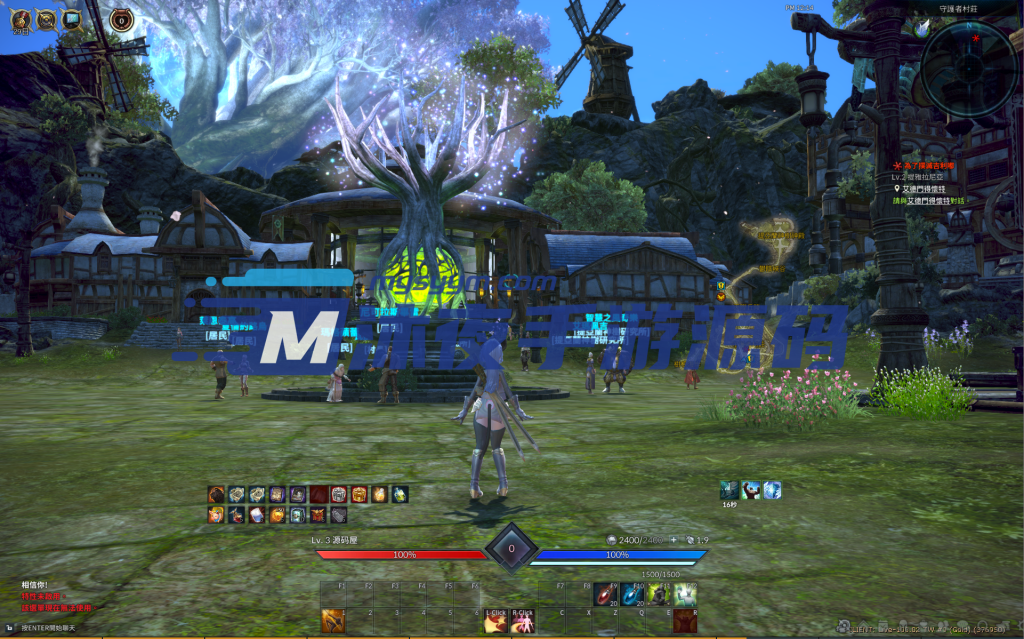
Task: Open the medal icon showing 29 days
Action: 19,19
